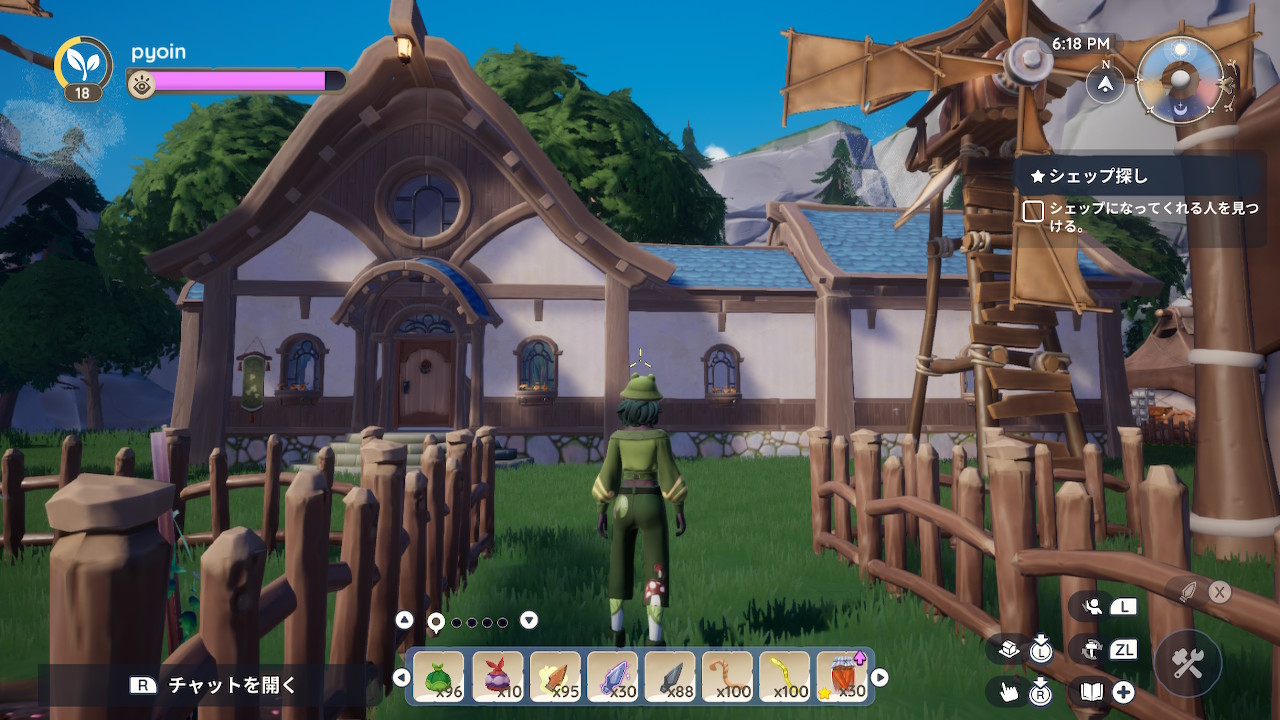Open the シェップ探し quest tracker
Viewport: 1280px width, 720px height.
click(1098, 177)
